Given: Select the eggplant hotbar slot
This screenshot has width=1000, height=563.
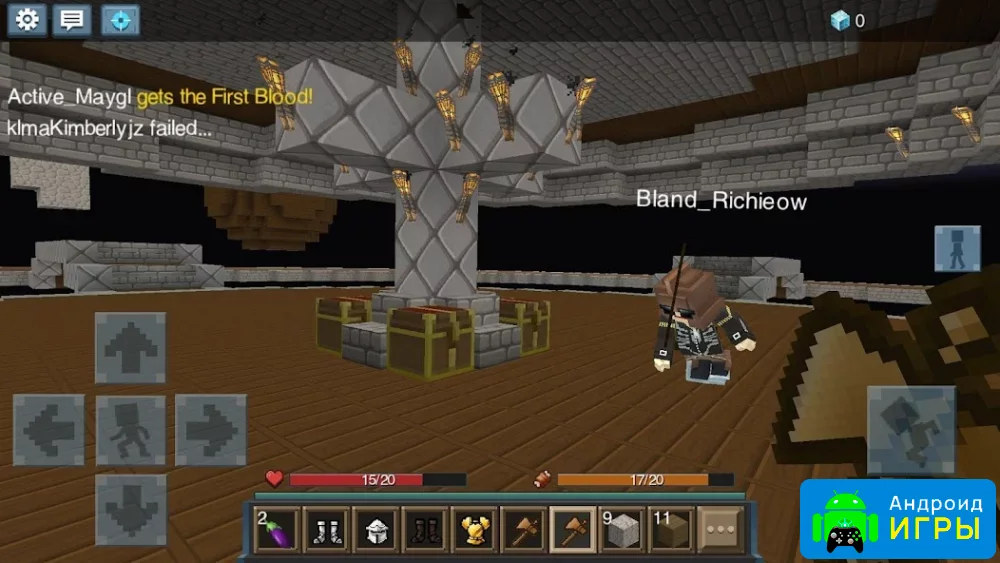Looking at the screenshot, I should pyautogui.click(x=277, y=529).
